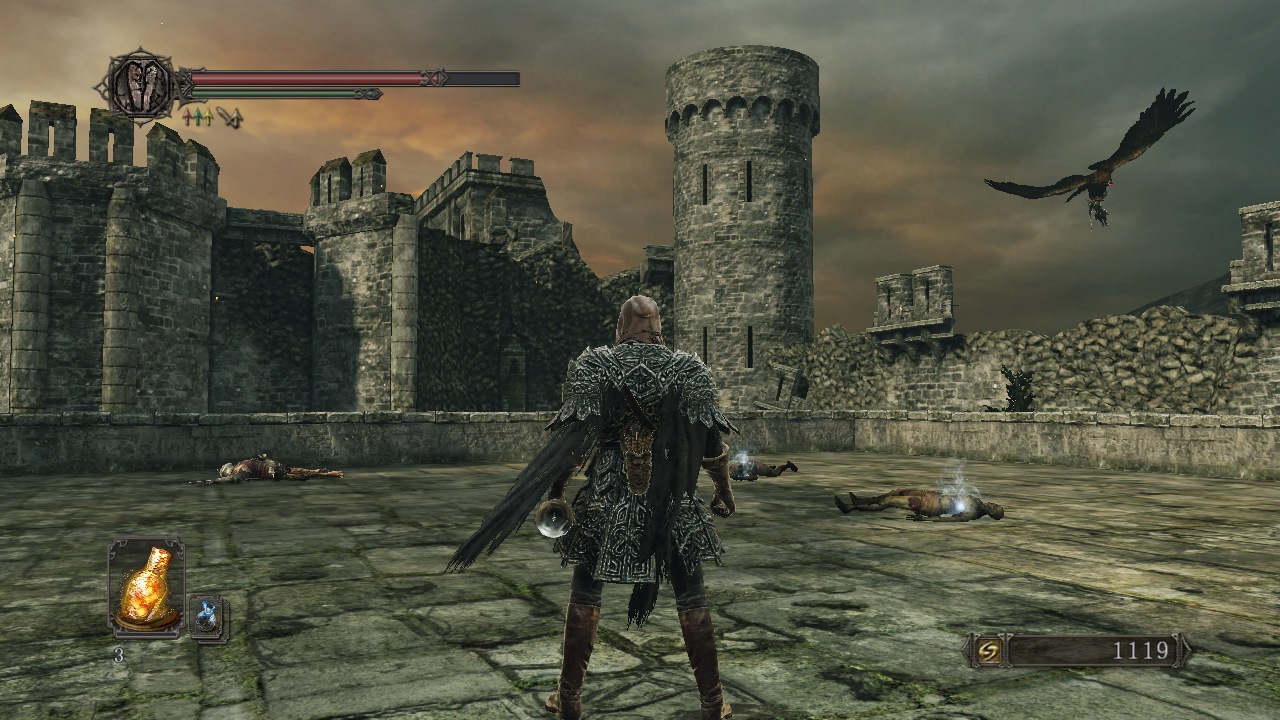Select the Estus Flask item slot

tap(146, 588)
